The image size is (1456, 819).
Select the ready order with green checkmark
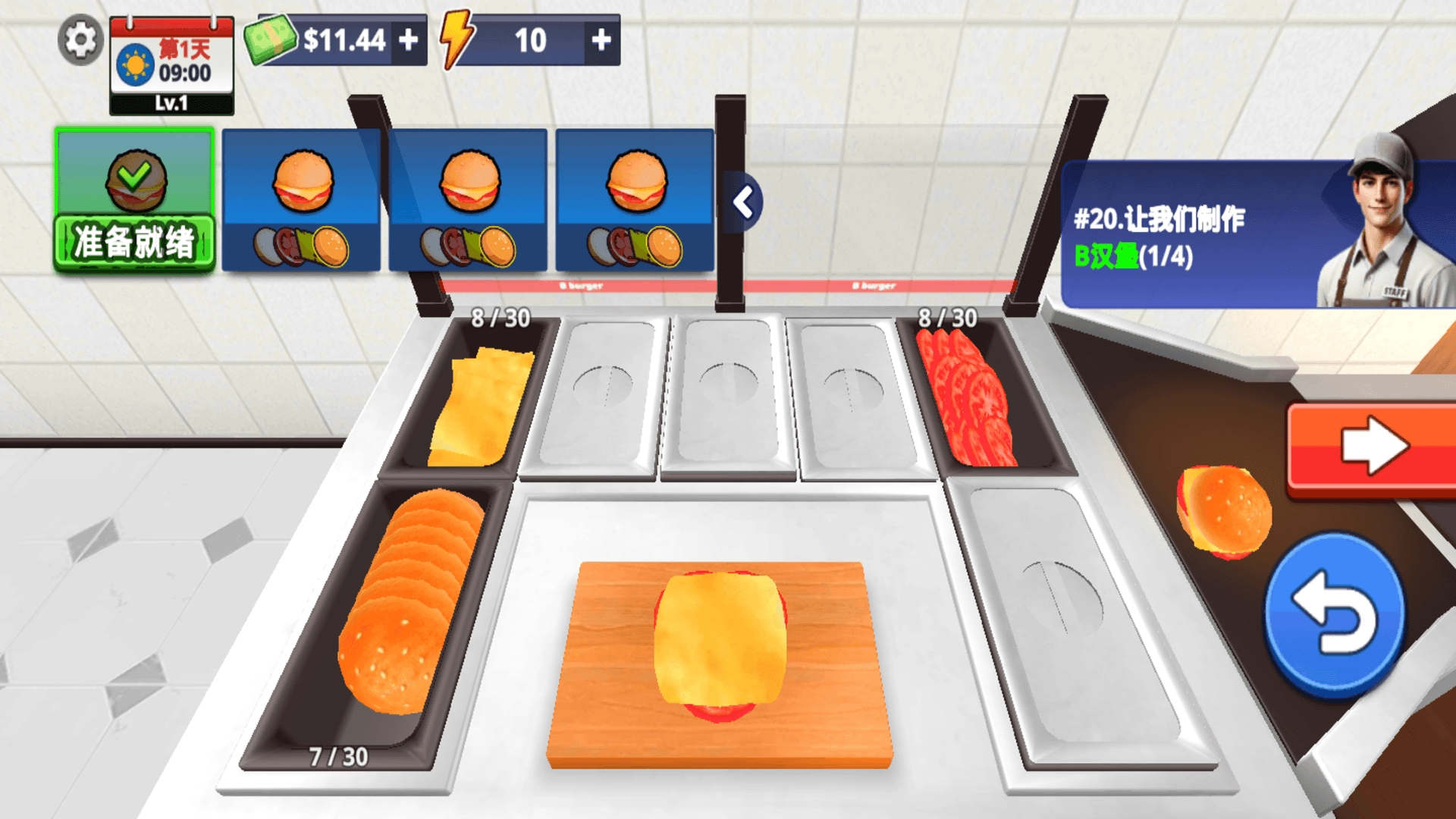click(134, 200)
